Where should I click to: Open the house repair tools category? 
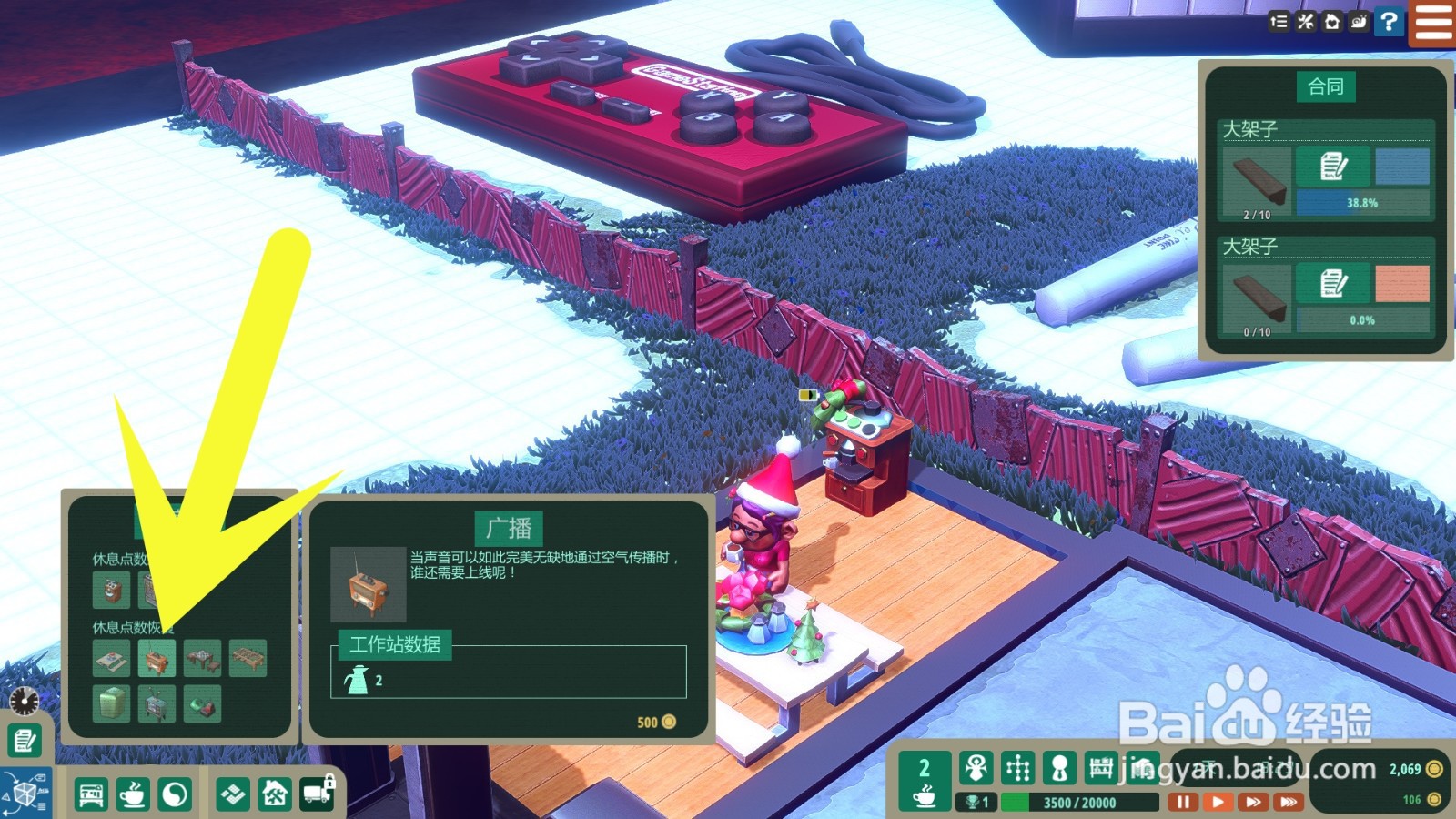tap(275, 794)
